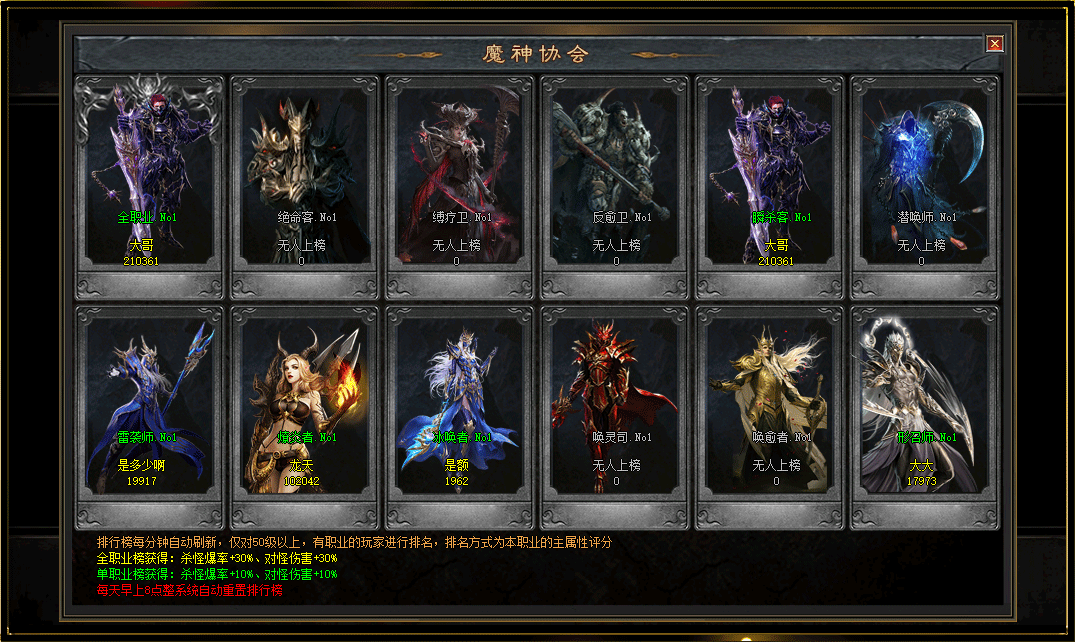Click the 反愈卫 No1 card
This screenshot has width=1075, height=642.
pos(615,180)
